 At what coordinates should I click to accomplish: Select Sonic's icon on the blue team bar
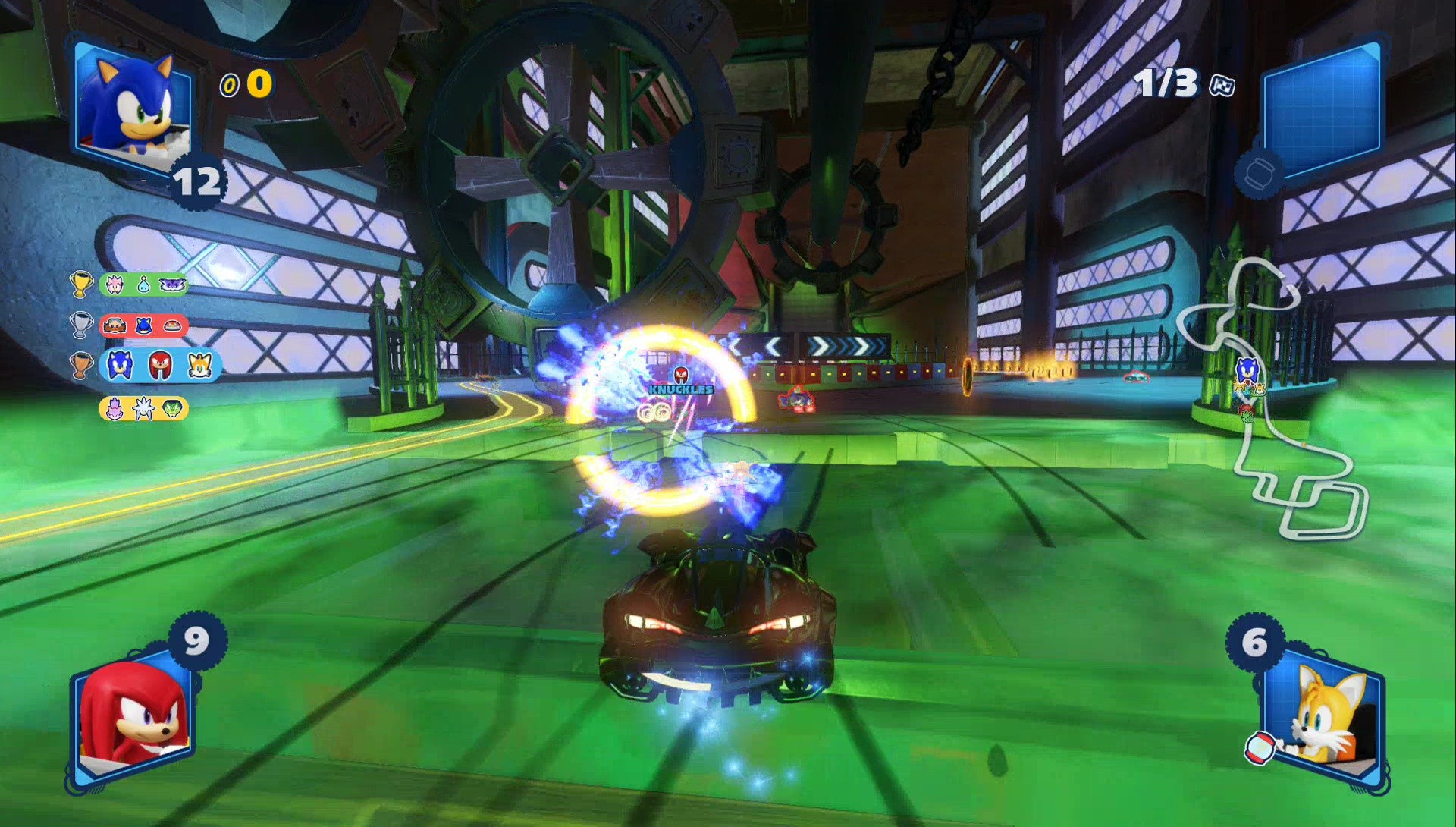coord(118,364)
